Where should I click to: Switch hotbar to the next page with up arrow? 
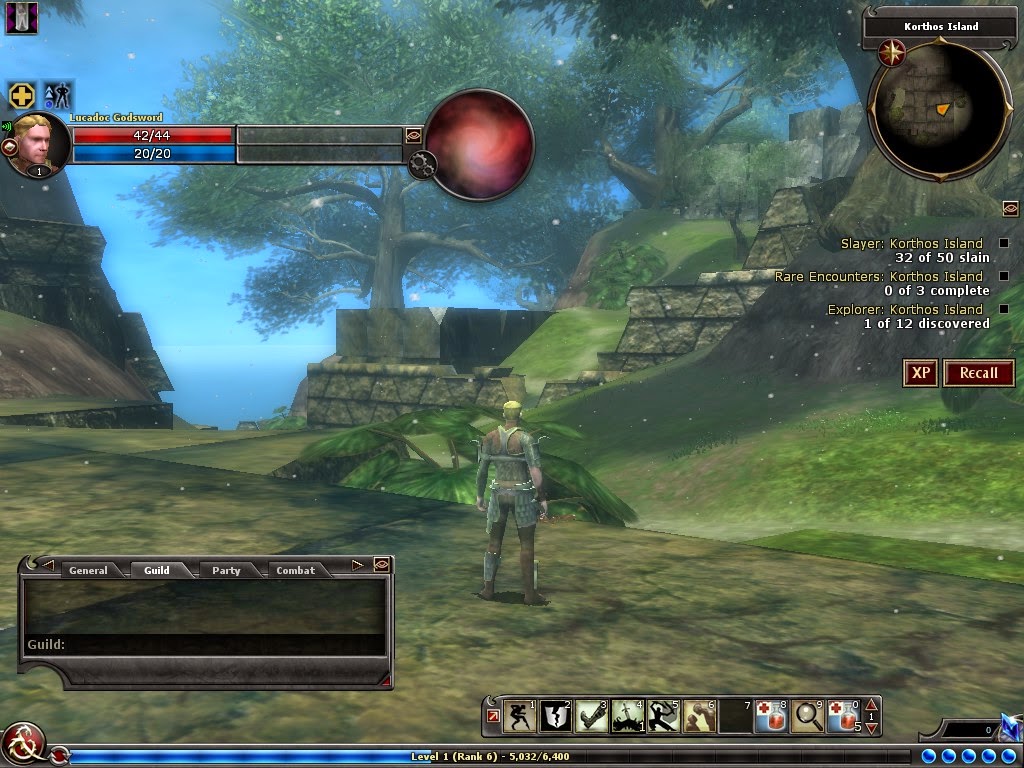click(x=871, y=705)
